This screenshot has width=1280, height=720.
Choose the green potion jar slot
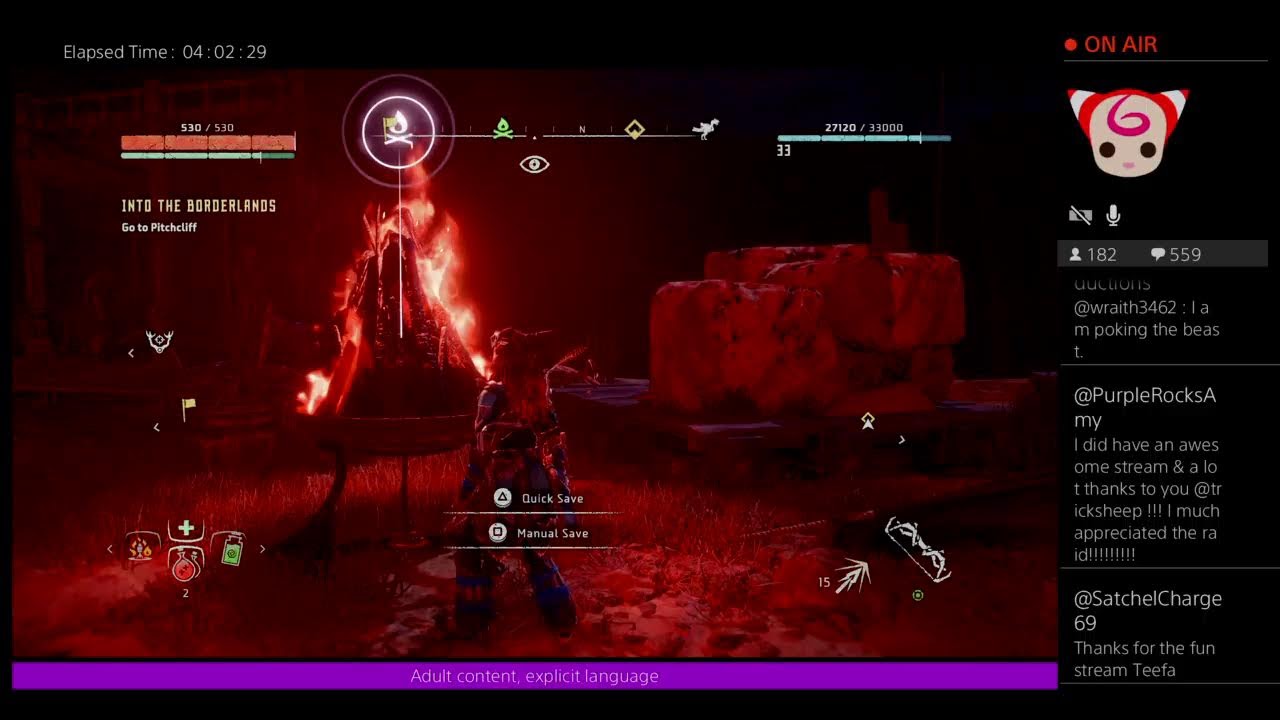pos(230,549)
